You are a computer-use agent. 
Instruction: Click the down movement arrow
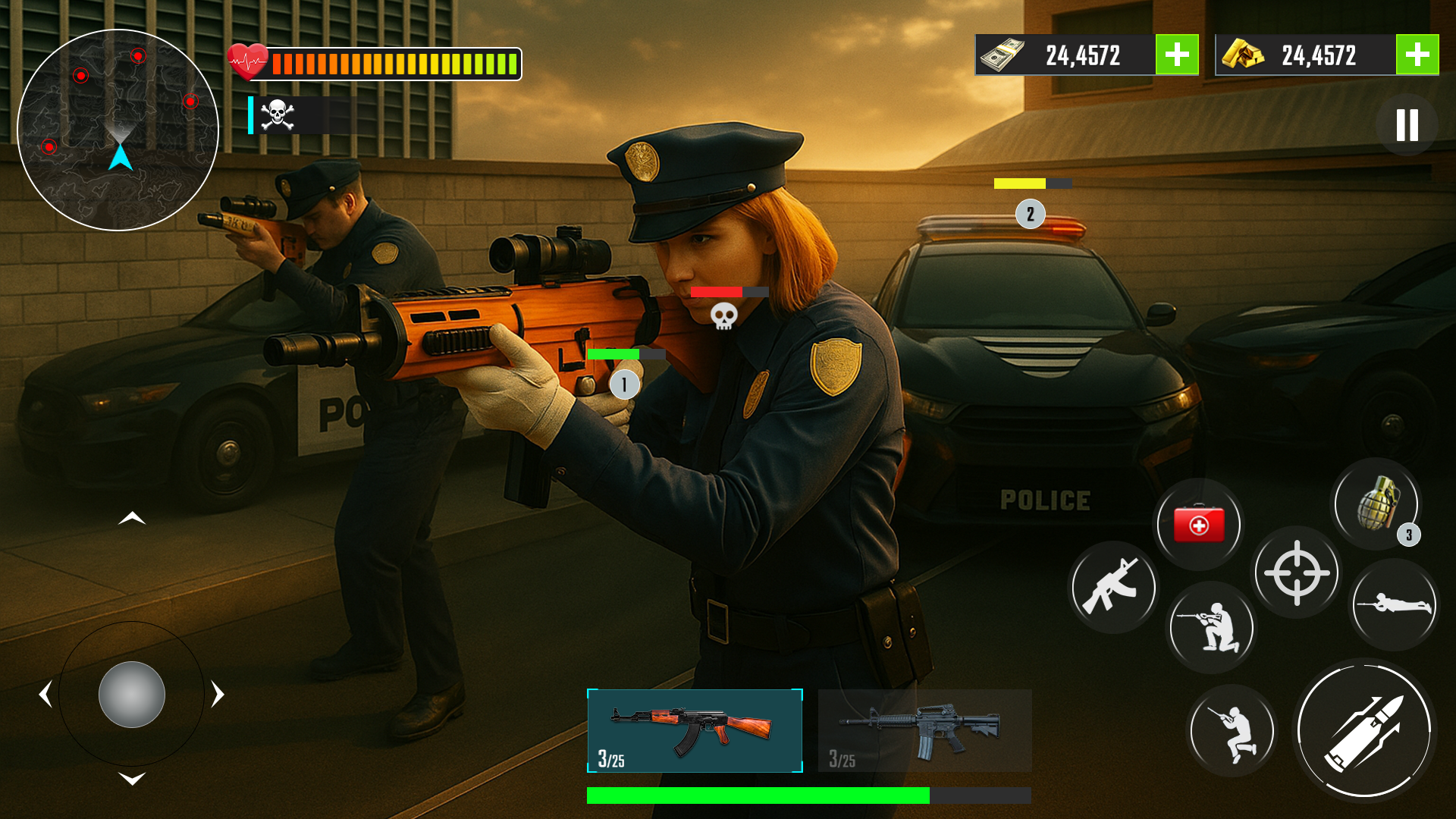click(132, 779)
